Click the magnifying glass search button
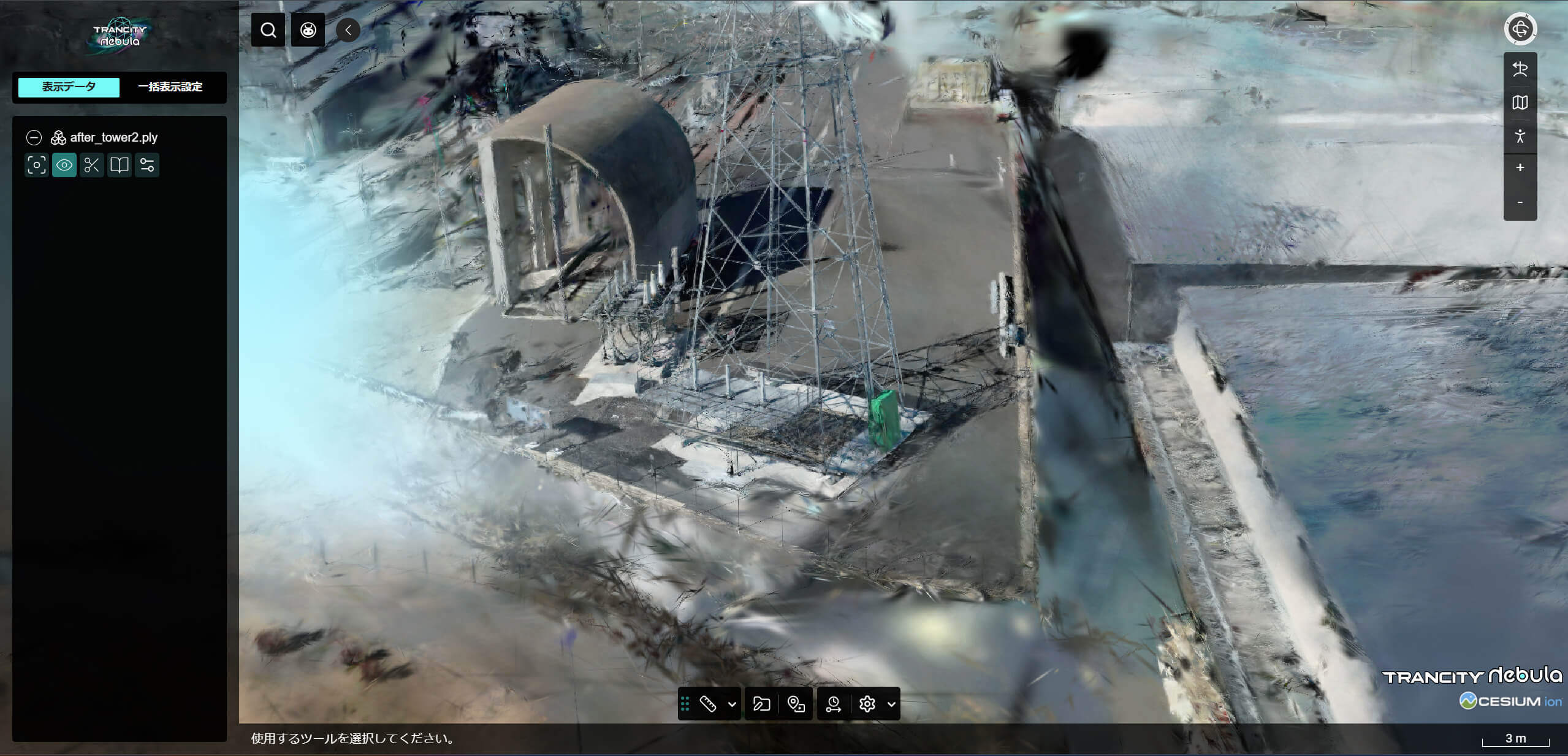Viewport: 1568px width, 756px height. point(268,30)
